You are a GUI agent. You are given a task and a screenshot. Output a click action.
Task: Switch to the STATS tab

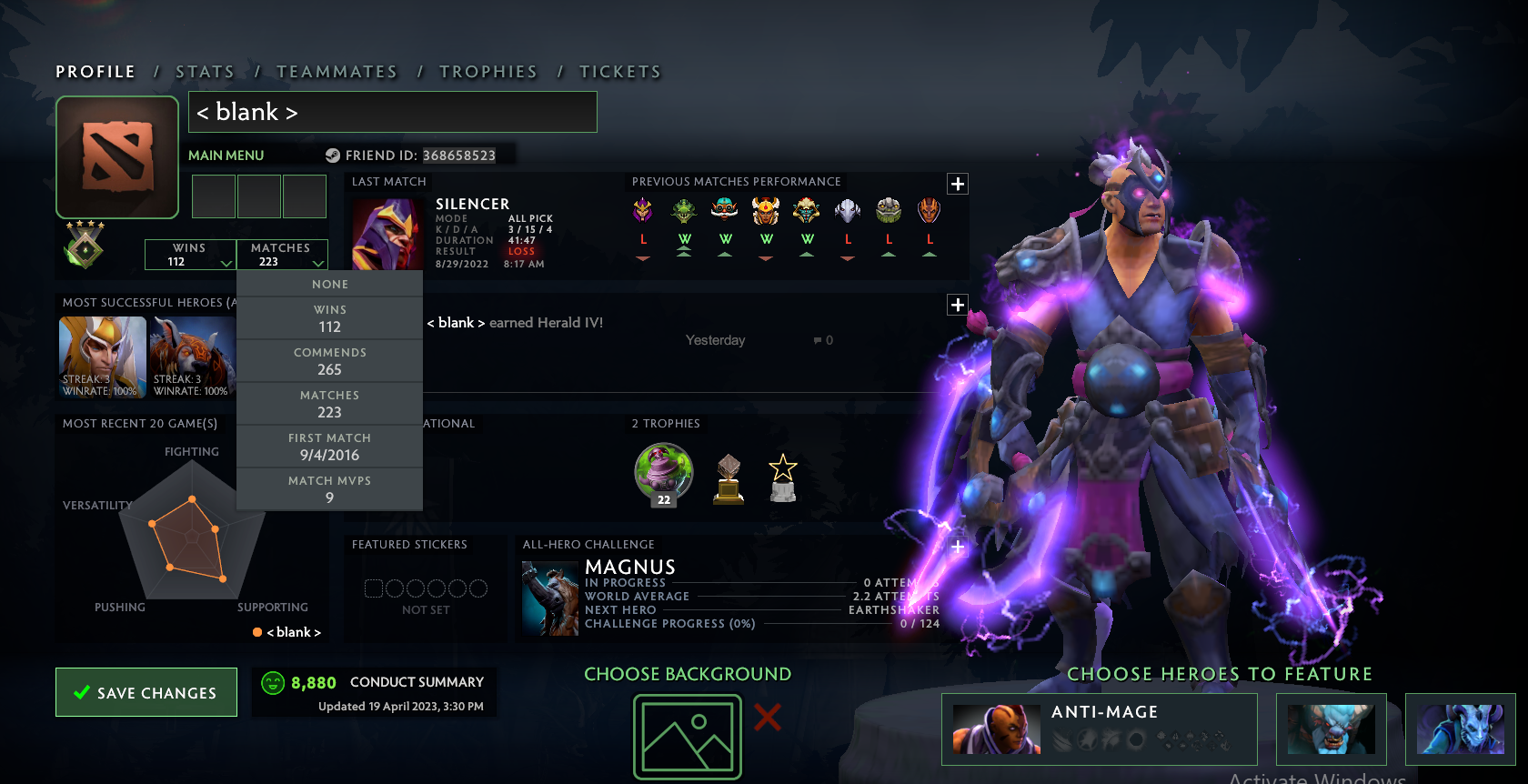[205, 71]
